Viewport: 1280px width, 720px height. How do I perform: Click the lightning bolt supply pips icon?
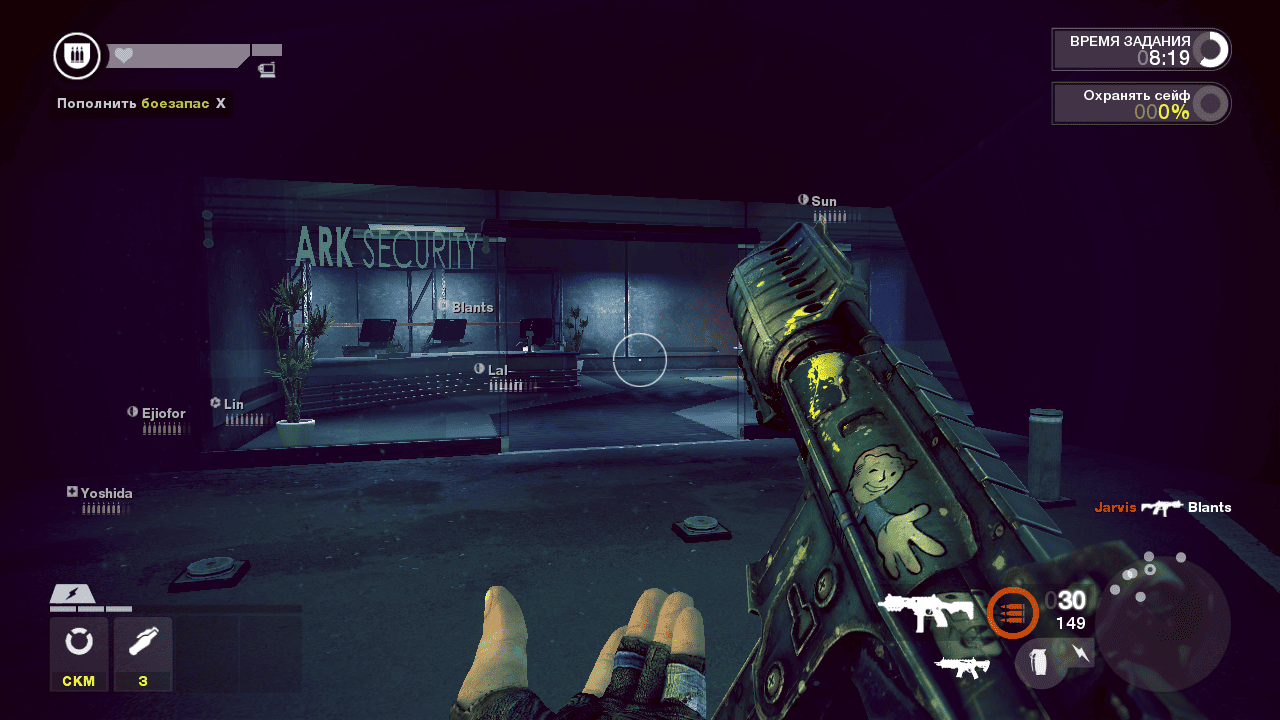tap(72, 594)
